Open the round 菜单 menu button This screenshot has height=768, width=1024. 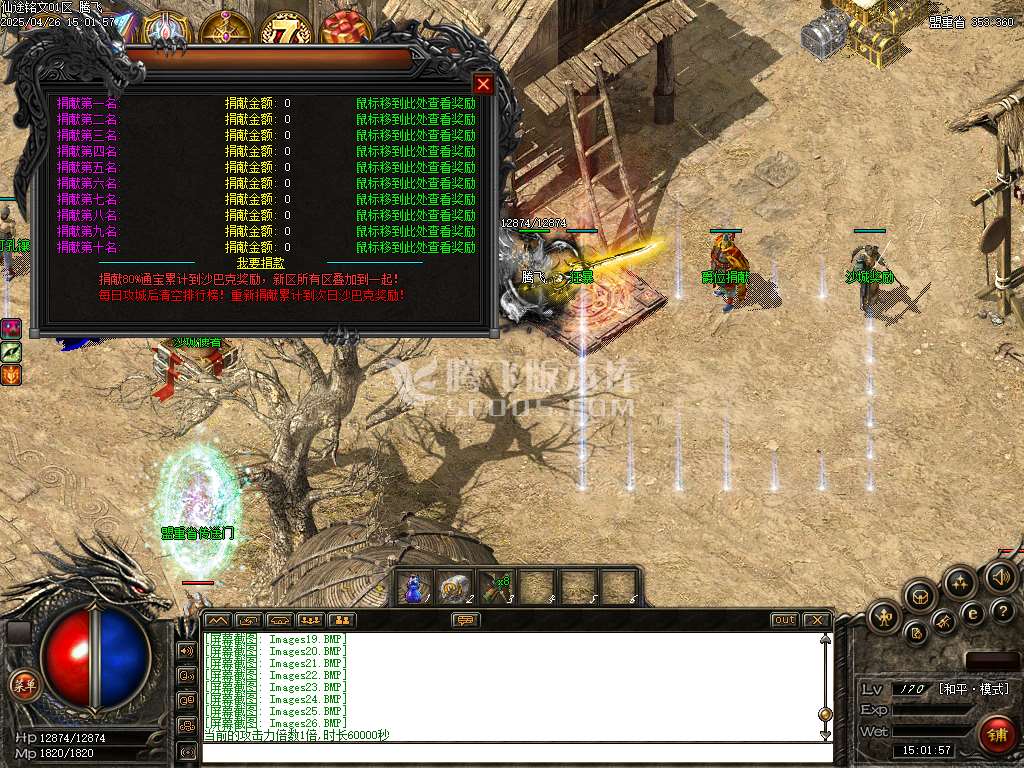(22, 684)
